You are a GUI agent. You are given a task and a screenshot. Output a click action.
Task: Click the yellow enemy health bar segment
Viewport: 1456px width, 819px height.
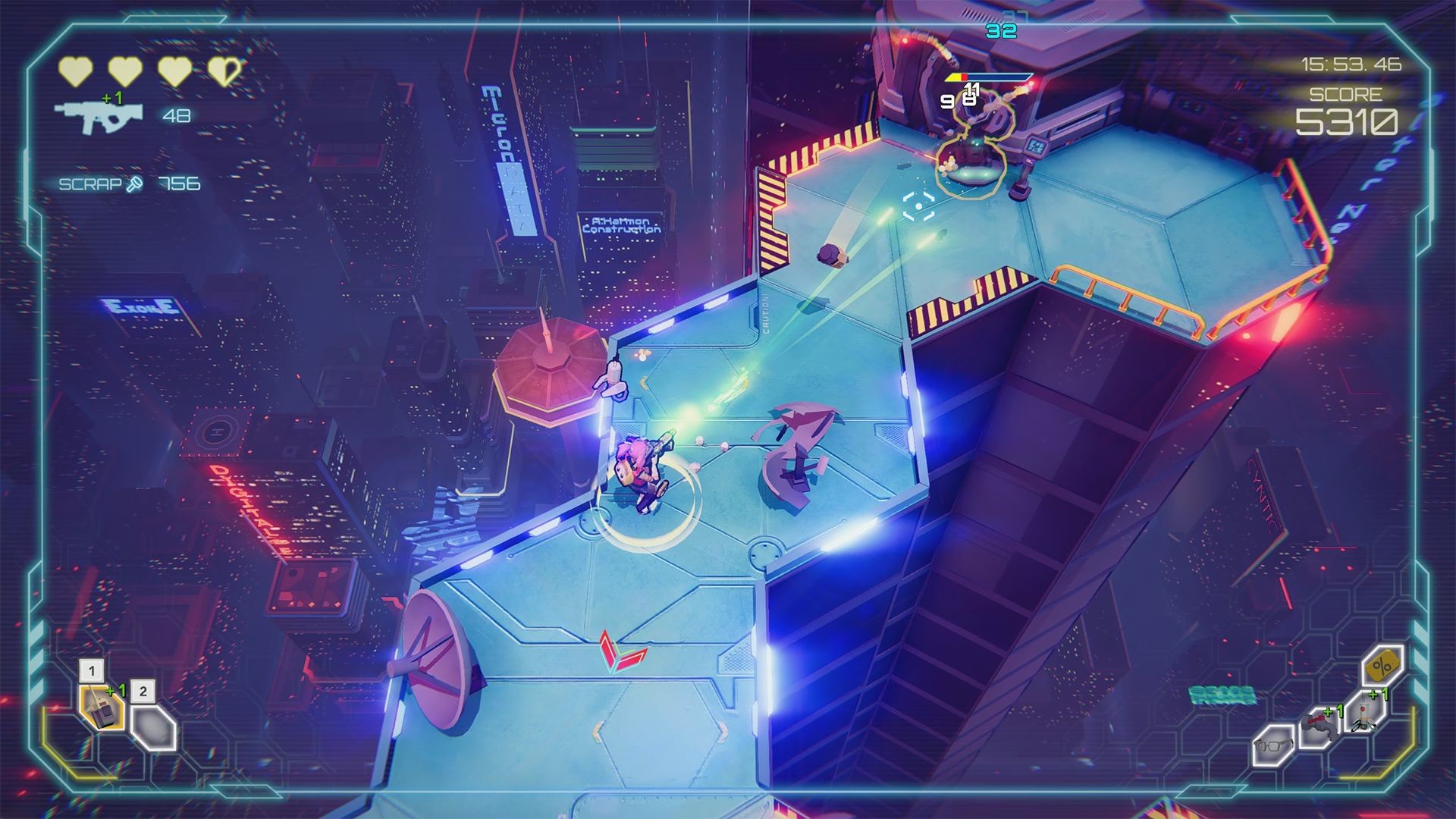pyautogui.click(x=955, y=77)
